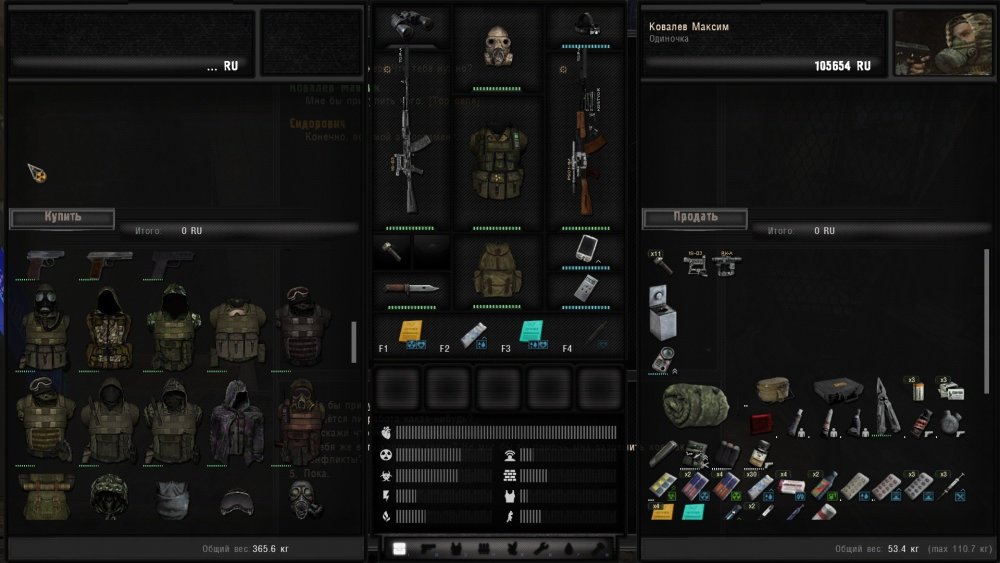1000x563 pixels.
Task: Pick the lone gas mask from trader stock
Action: click(298, 498)
